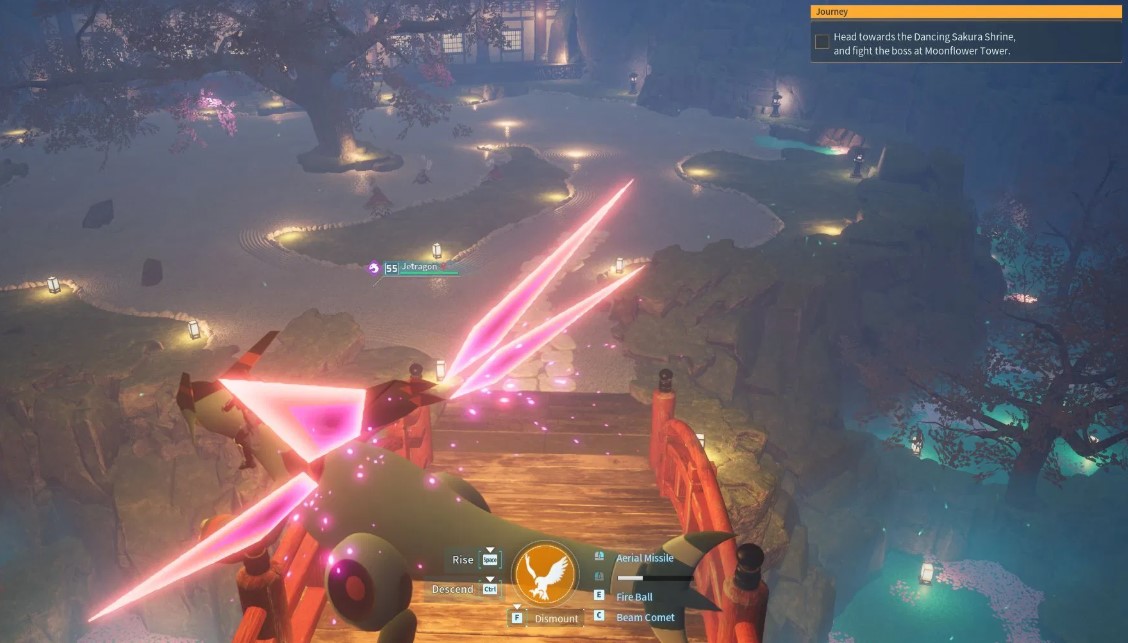
Task: Activate the Aerial Missile skill
Action: coord(644,558)
